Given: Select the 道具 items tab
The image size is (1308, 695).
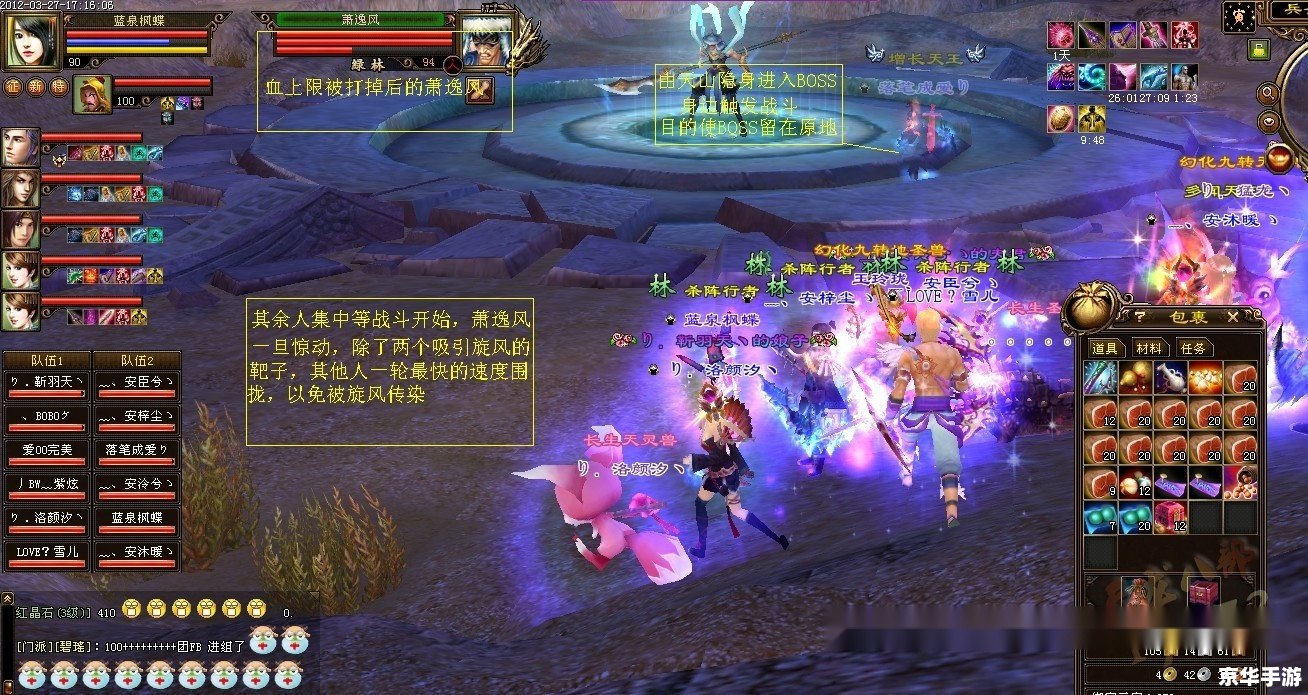Looking at the screenshot, I should (x=1105, y=348).
